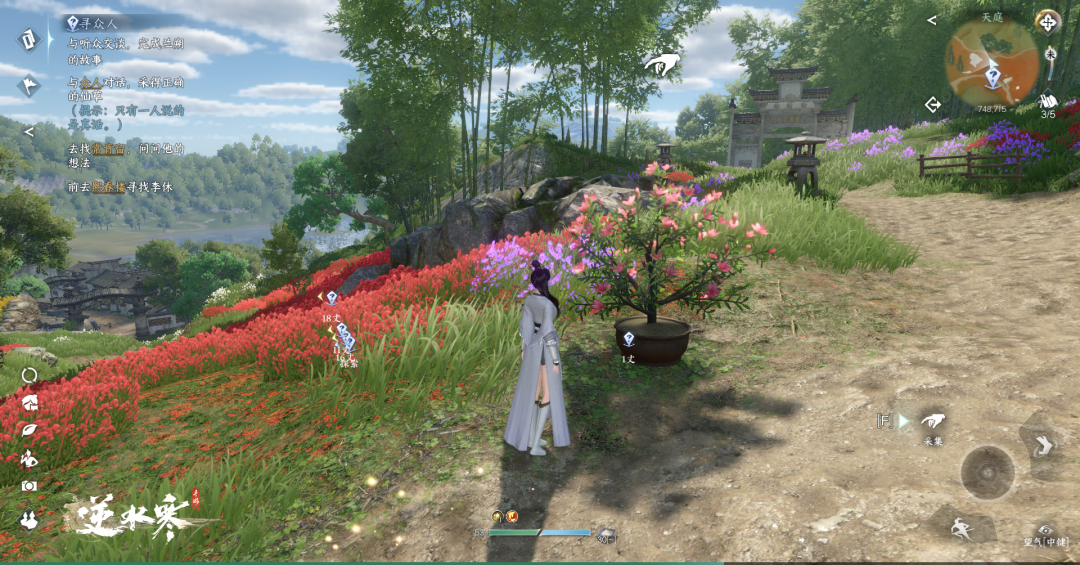
Task: Click the quest scroll diamond icon
Action: 27,39
